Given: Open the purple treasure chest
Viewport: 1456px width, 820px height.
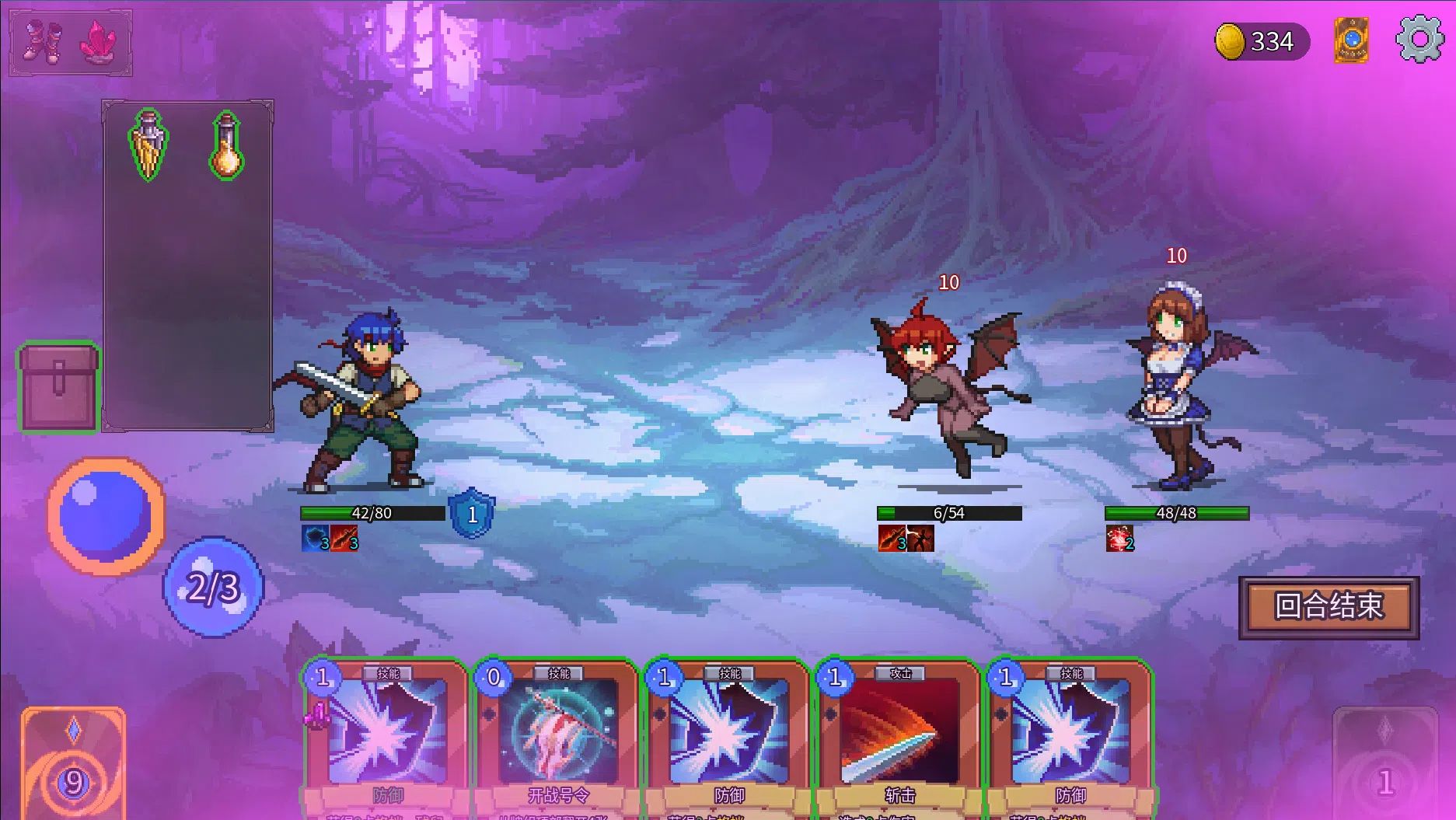Looking at the screenshot, I should pos(59,387).
